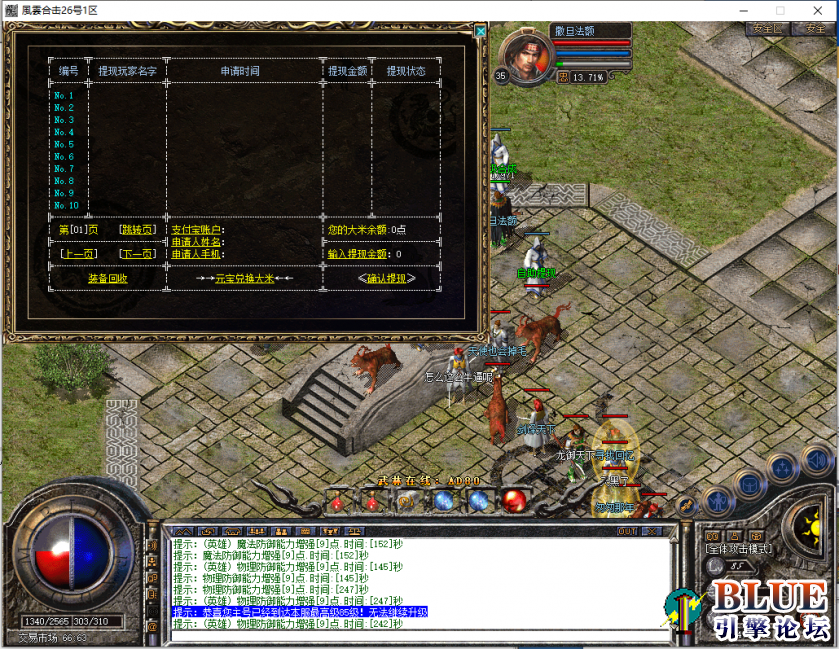Viewport: 839px width, 649px height.
Task: Select 元宝兑换大米 exchange option
Action: (244, 278)
